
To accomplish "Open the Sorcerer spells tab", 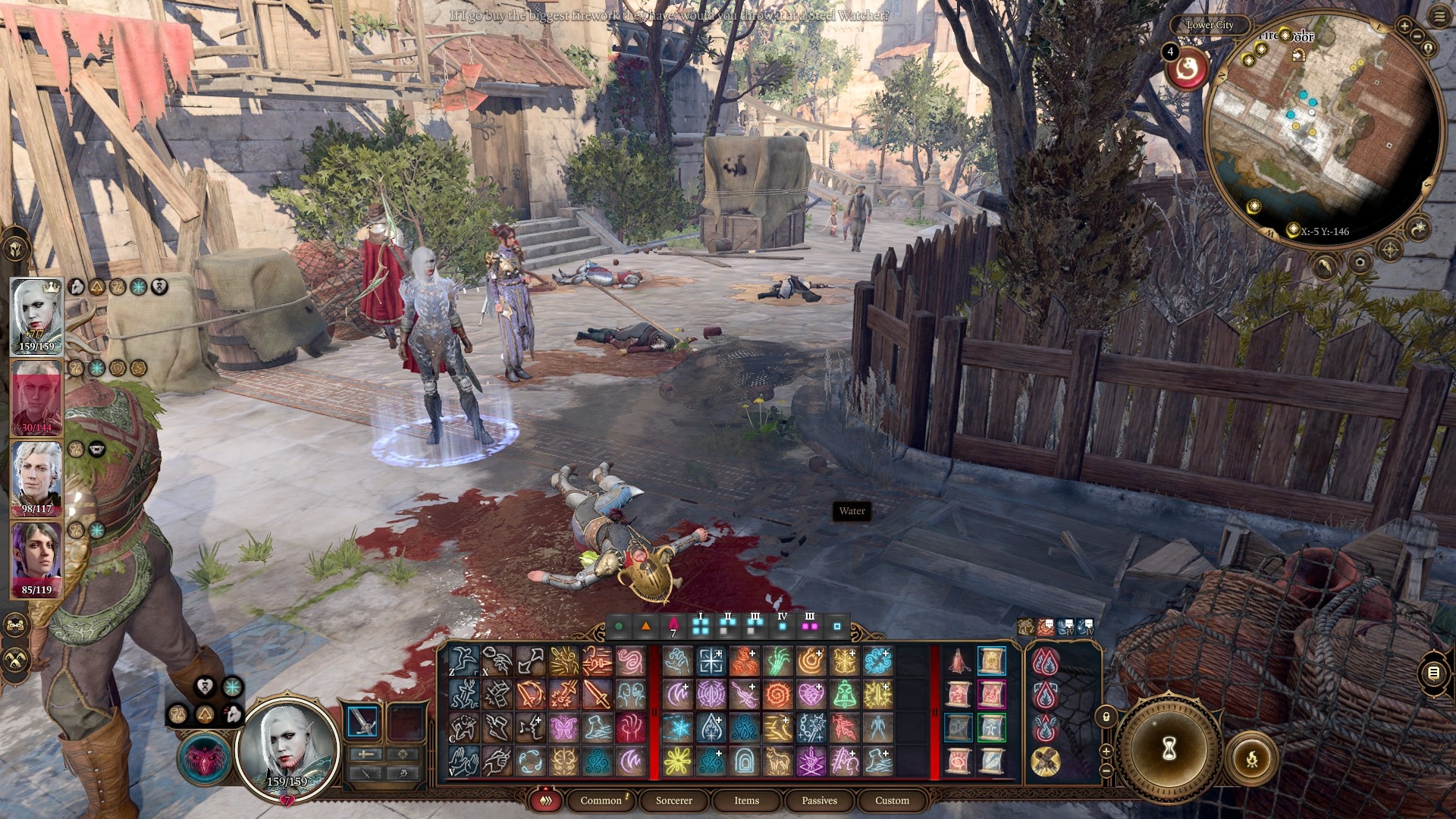I will [673, 800].
